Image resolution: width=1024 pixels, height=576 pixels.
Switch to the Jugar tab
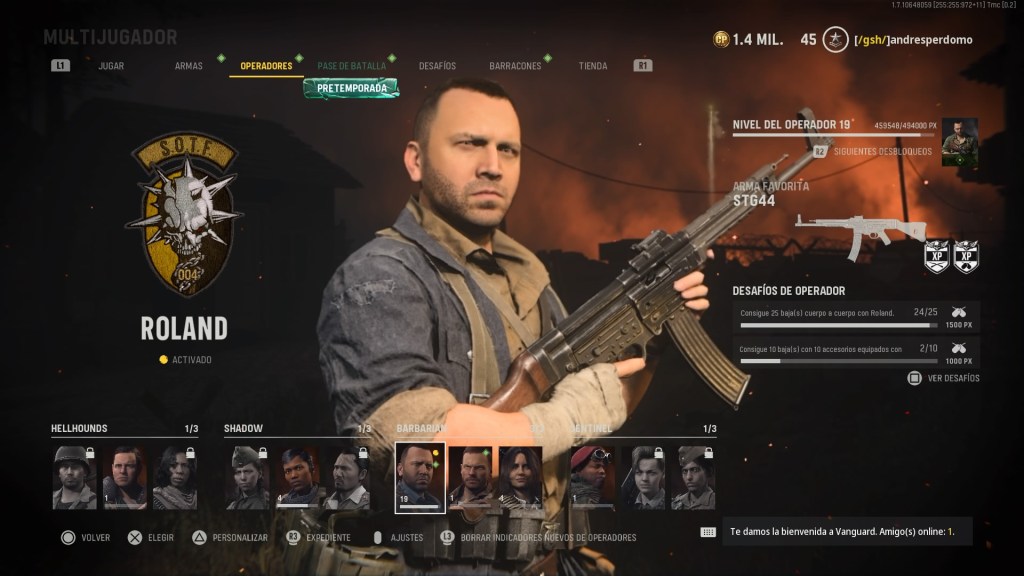coord(111,66)
